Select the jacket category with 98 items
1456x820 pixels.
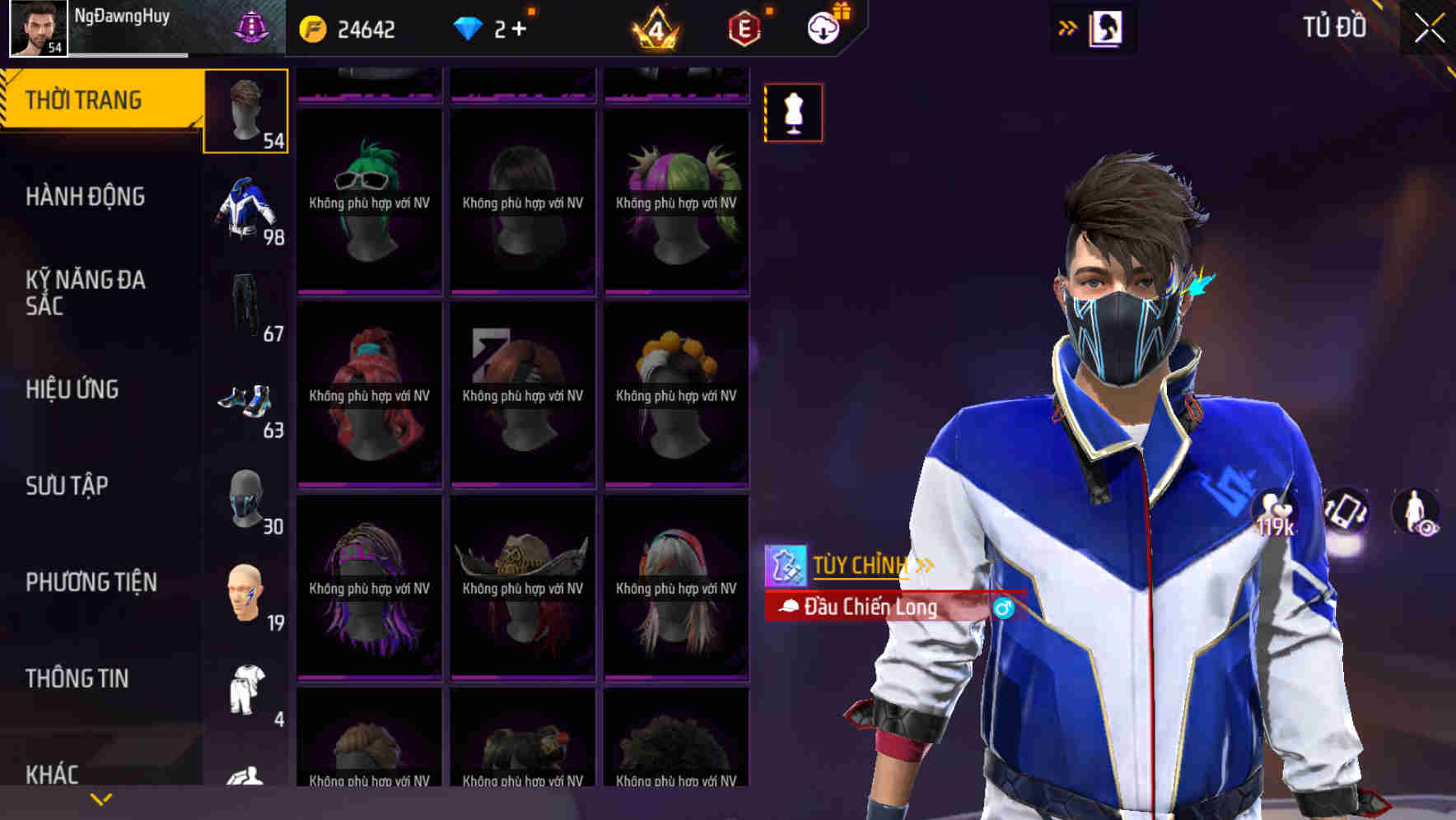(x=245, y=210)
